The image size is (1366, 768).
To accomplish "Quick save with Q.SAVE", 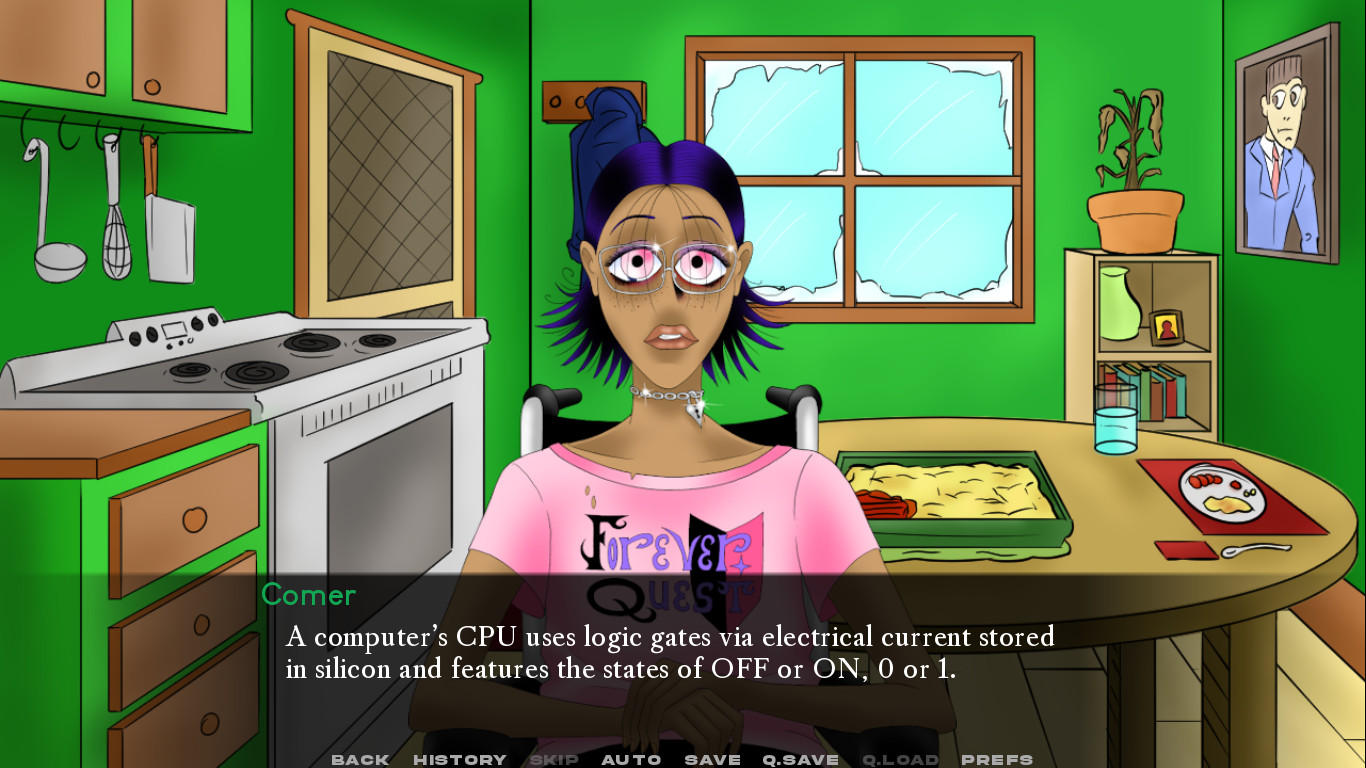I will 799,759.
